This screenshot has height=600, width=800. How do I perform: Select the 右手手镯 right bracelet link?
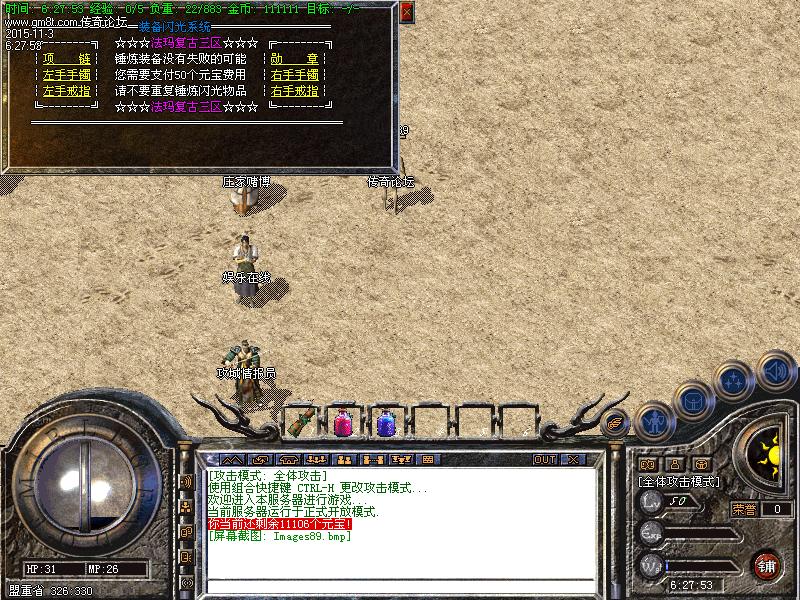click(295, 75)
